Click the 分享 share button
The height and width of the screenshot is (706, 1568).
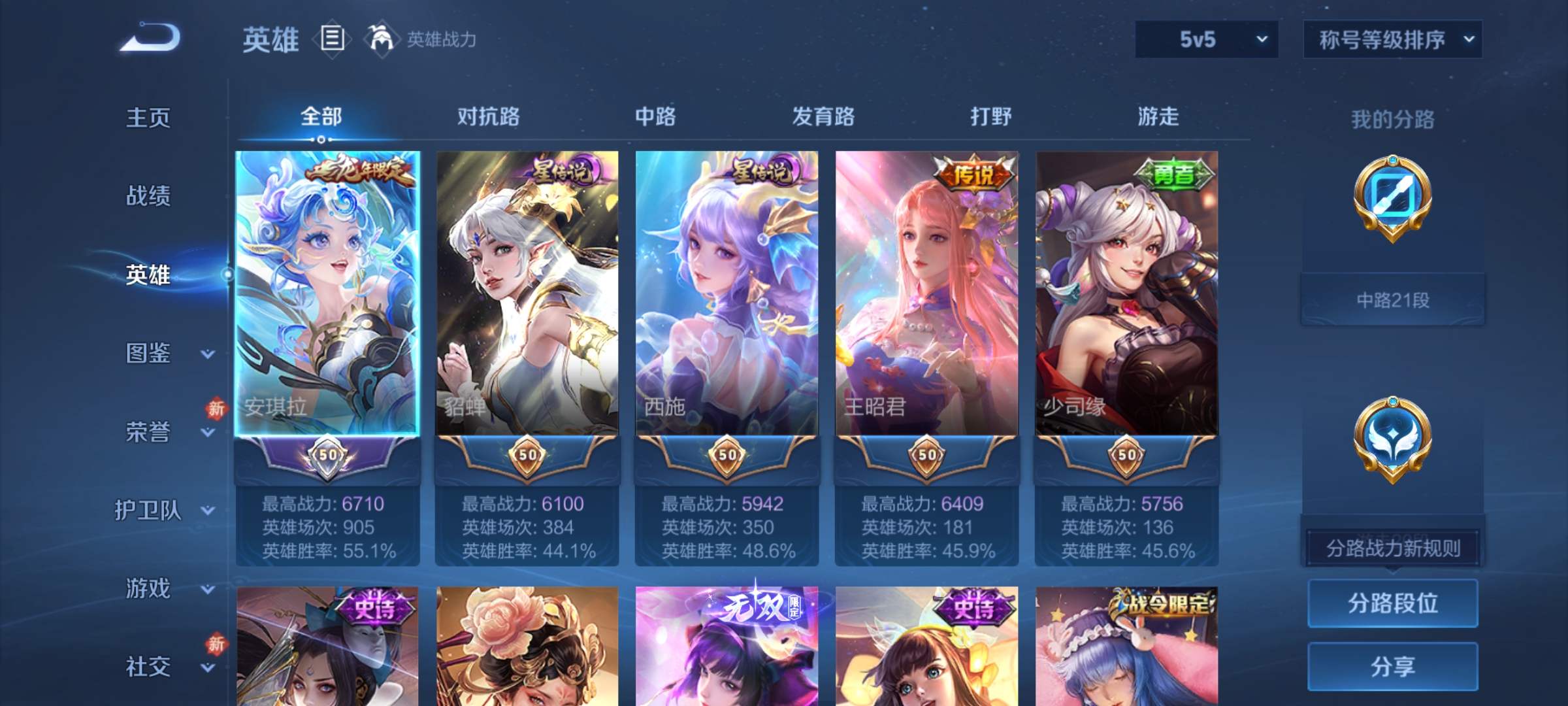click(x=1393, y=666)
